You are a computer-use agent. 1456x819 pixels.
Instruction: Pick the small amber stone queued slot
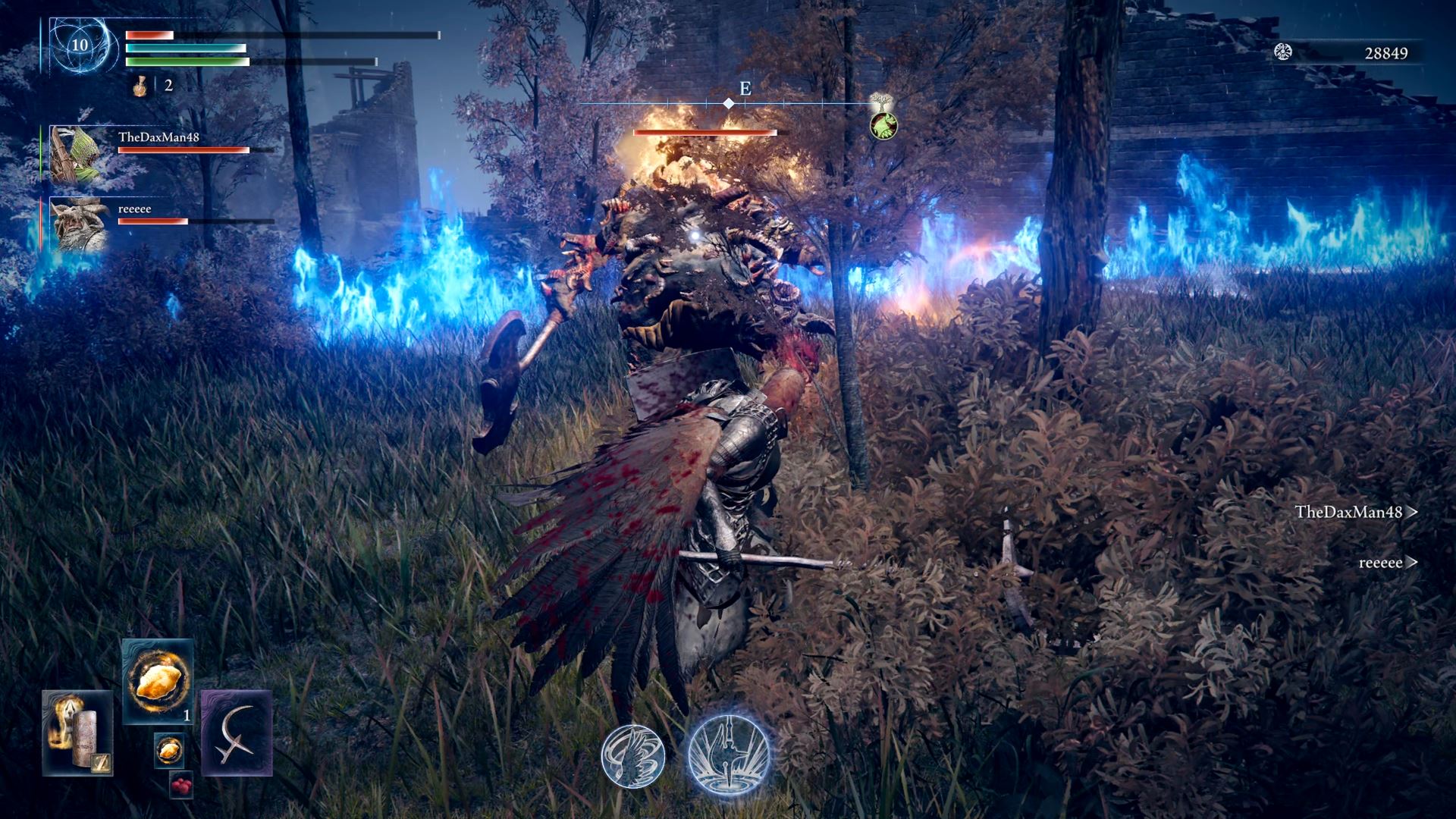[168, 750]
